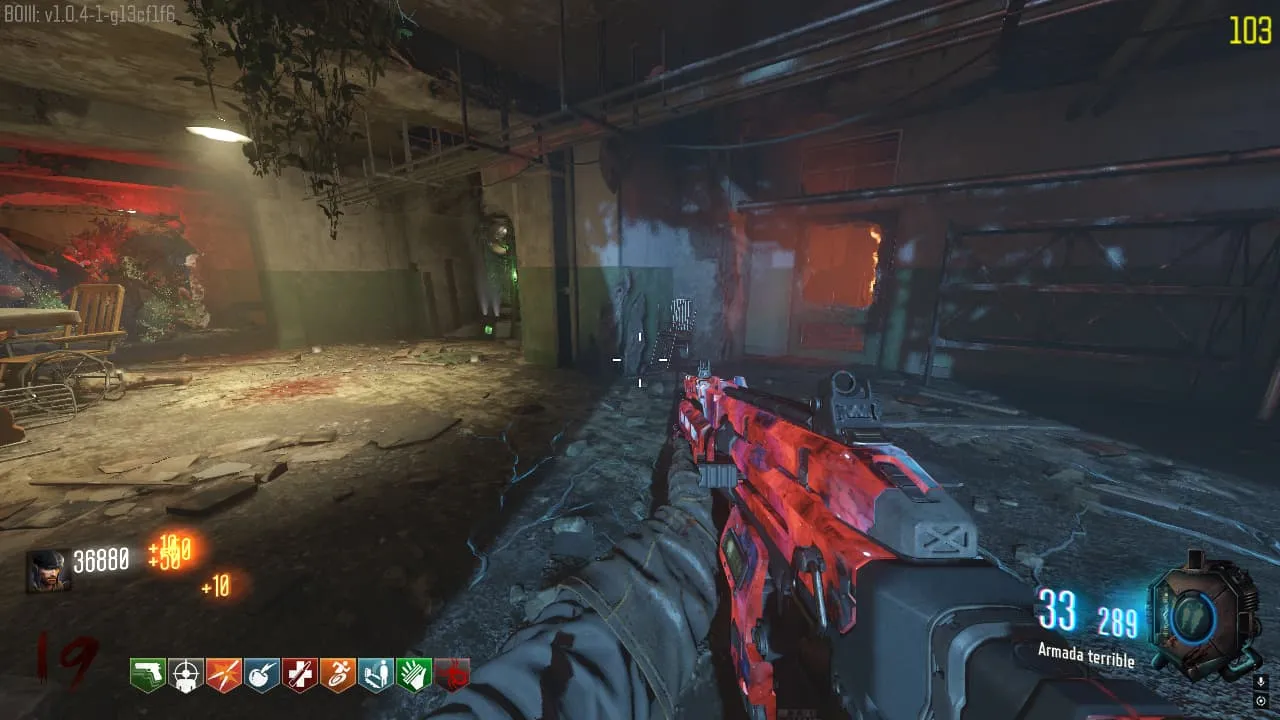Click the circular record overlay button

pyautogui.click(x=1260, y=700)
